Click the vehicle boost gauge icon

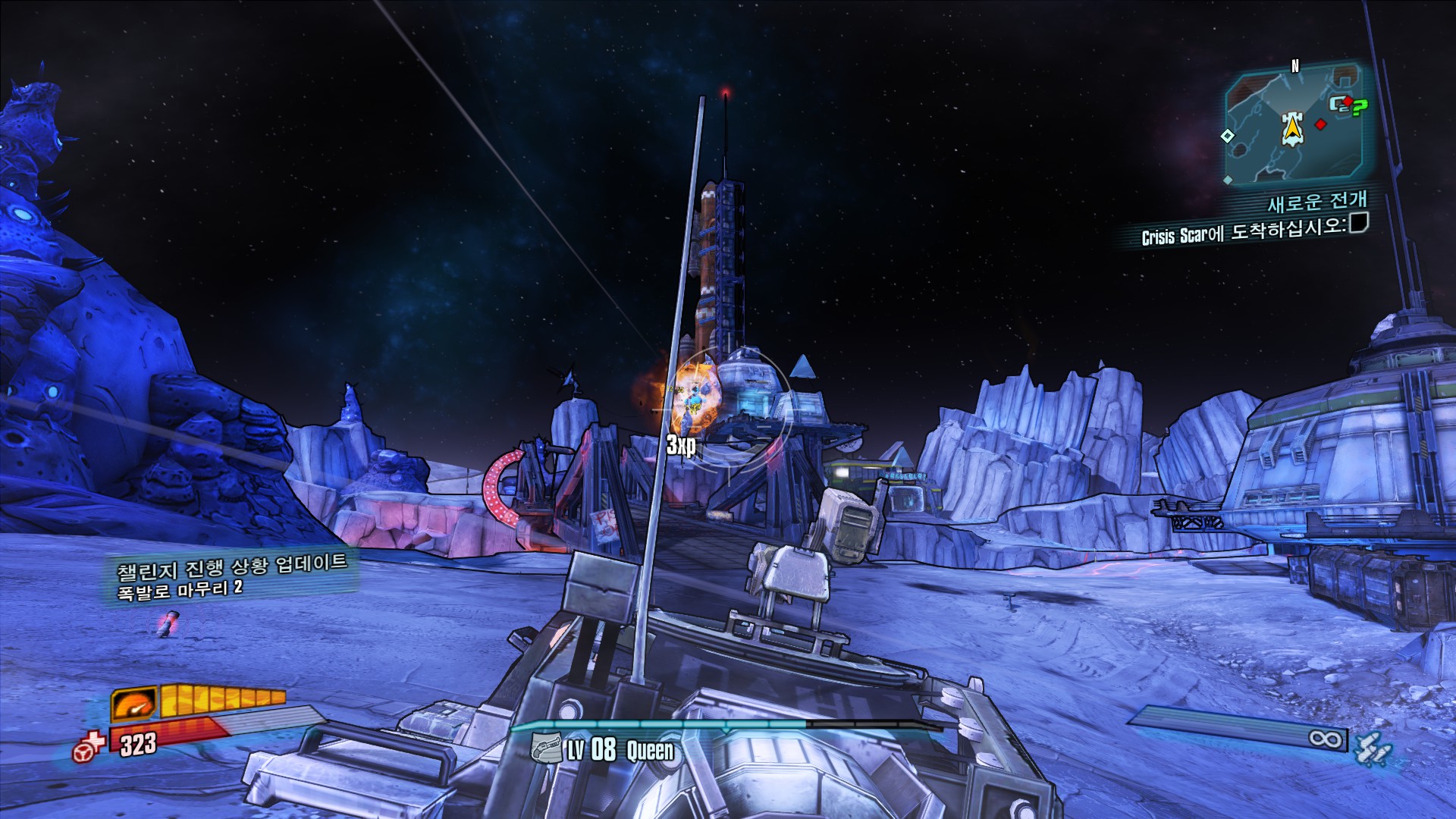(134, 703)
